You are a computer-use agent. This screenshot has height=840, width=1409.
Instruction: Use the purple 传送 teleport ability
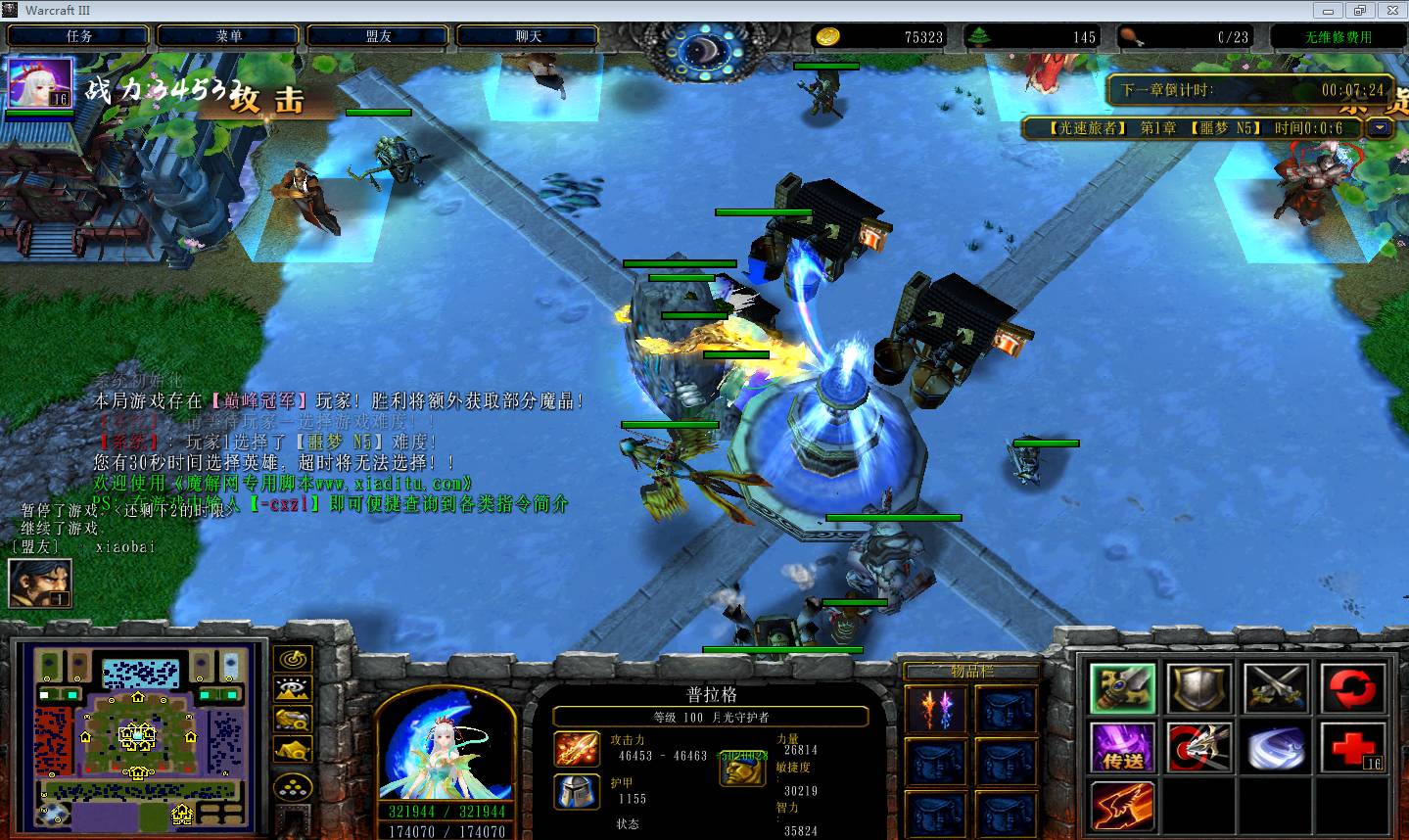(1123, 748)
